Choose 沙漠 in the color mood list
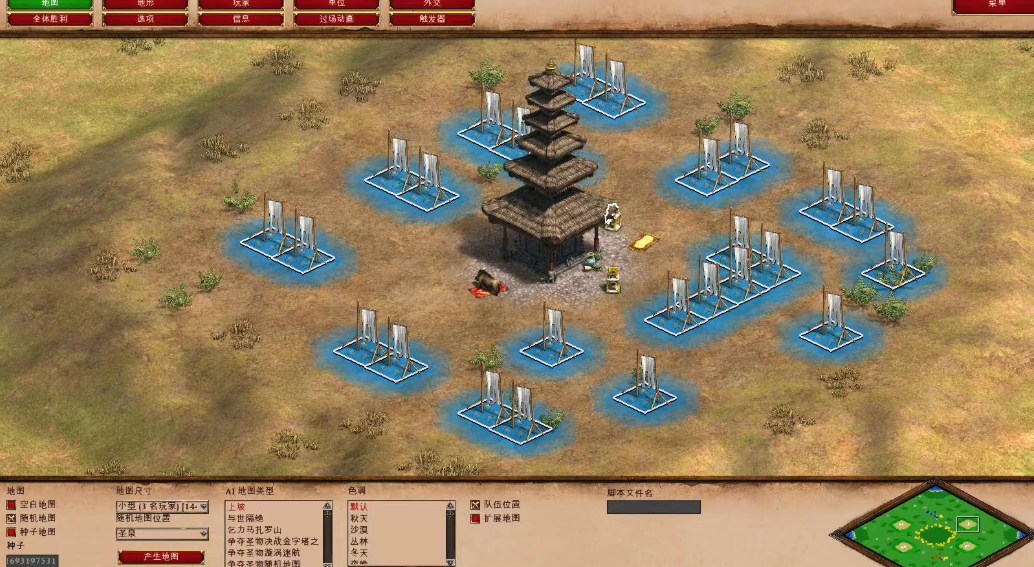Screen dimensions: 1034x567 (x=360, y=530)
